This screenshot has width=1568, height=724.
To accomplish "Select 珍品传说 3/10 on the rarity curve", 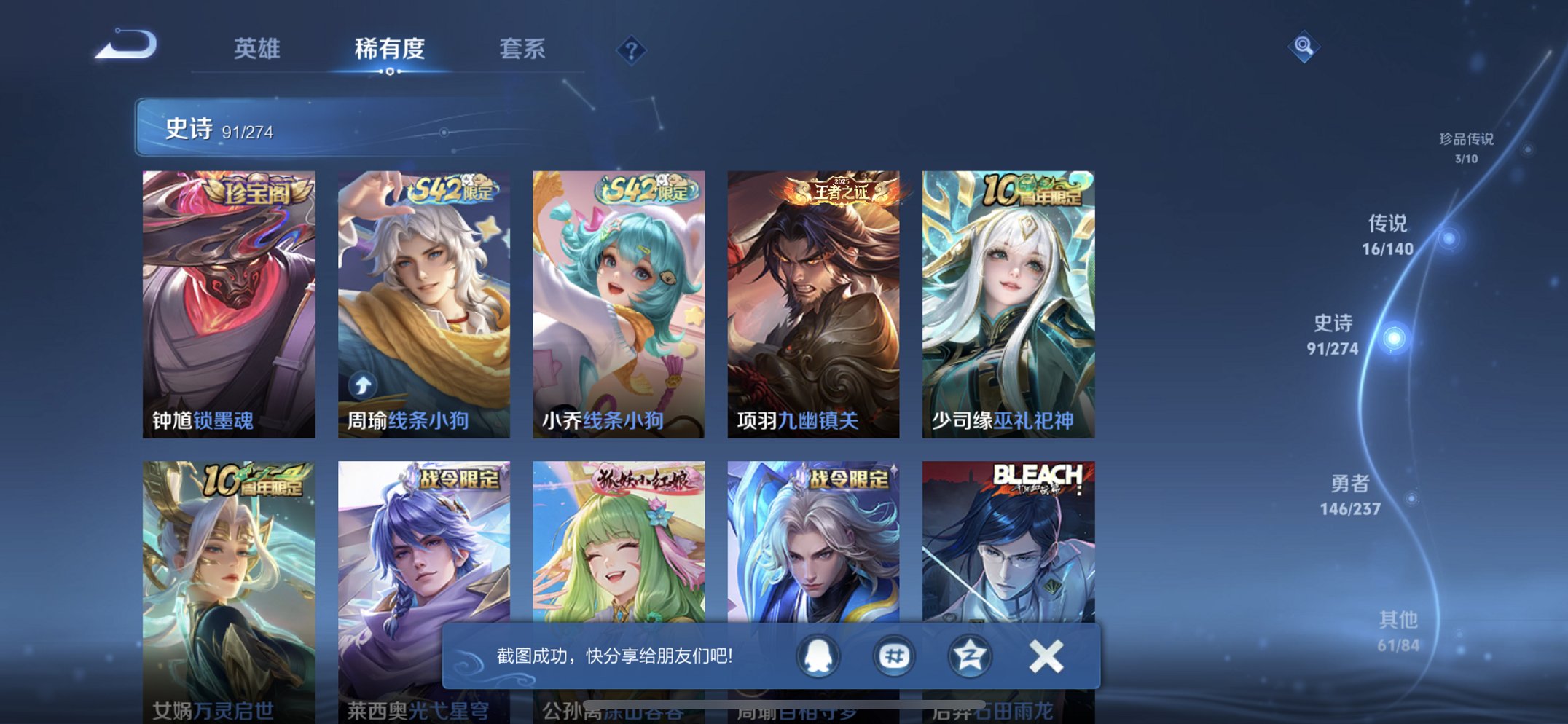I will pyautogui.click(x=1467, y=146).
